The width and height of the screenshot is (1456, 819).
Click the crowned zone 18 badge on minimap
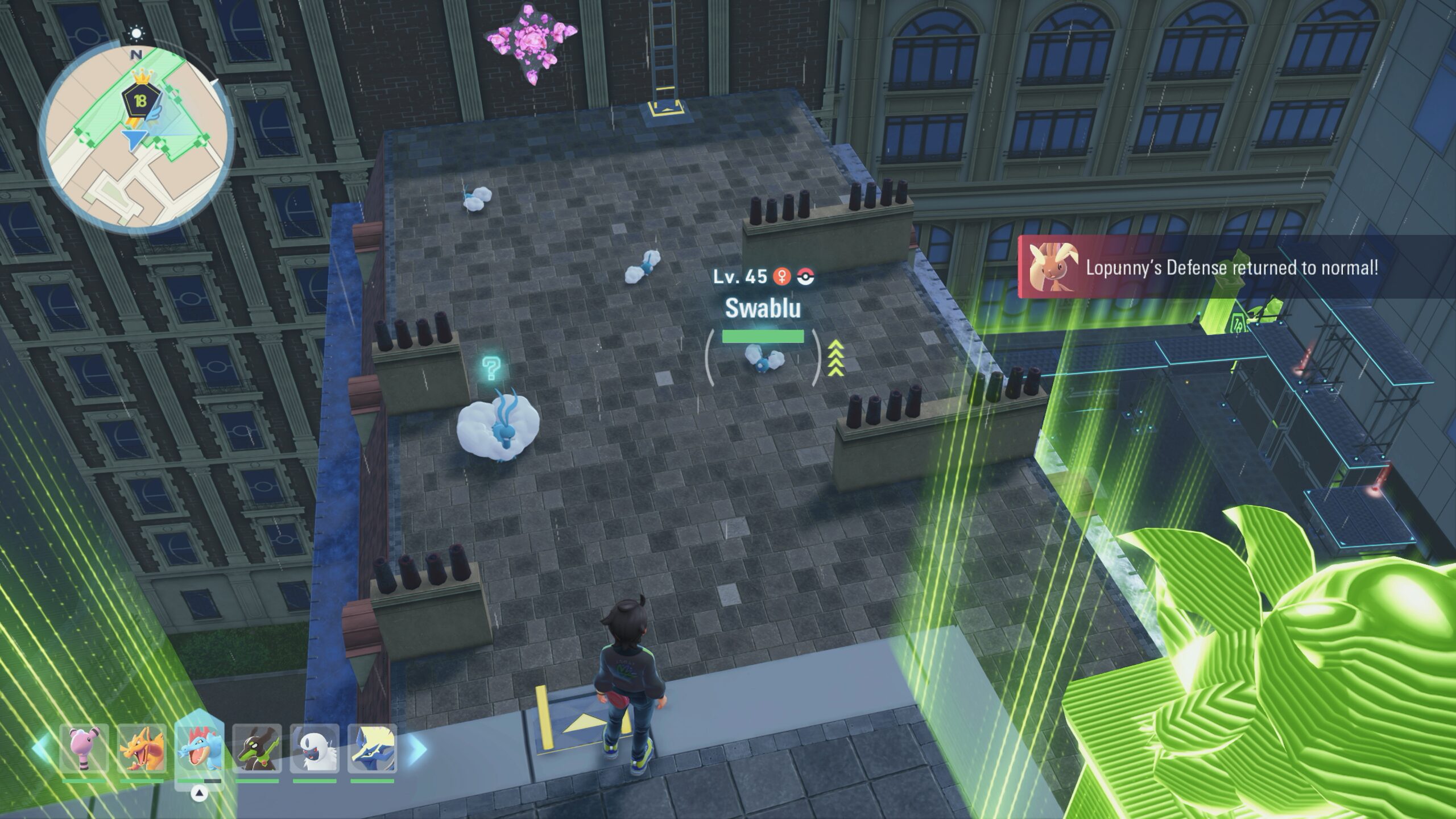click(x=139, y=101)
